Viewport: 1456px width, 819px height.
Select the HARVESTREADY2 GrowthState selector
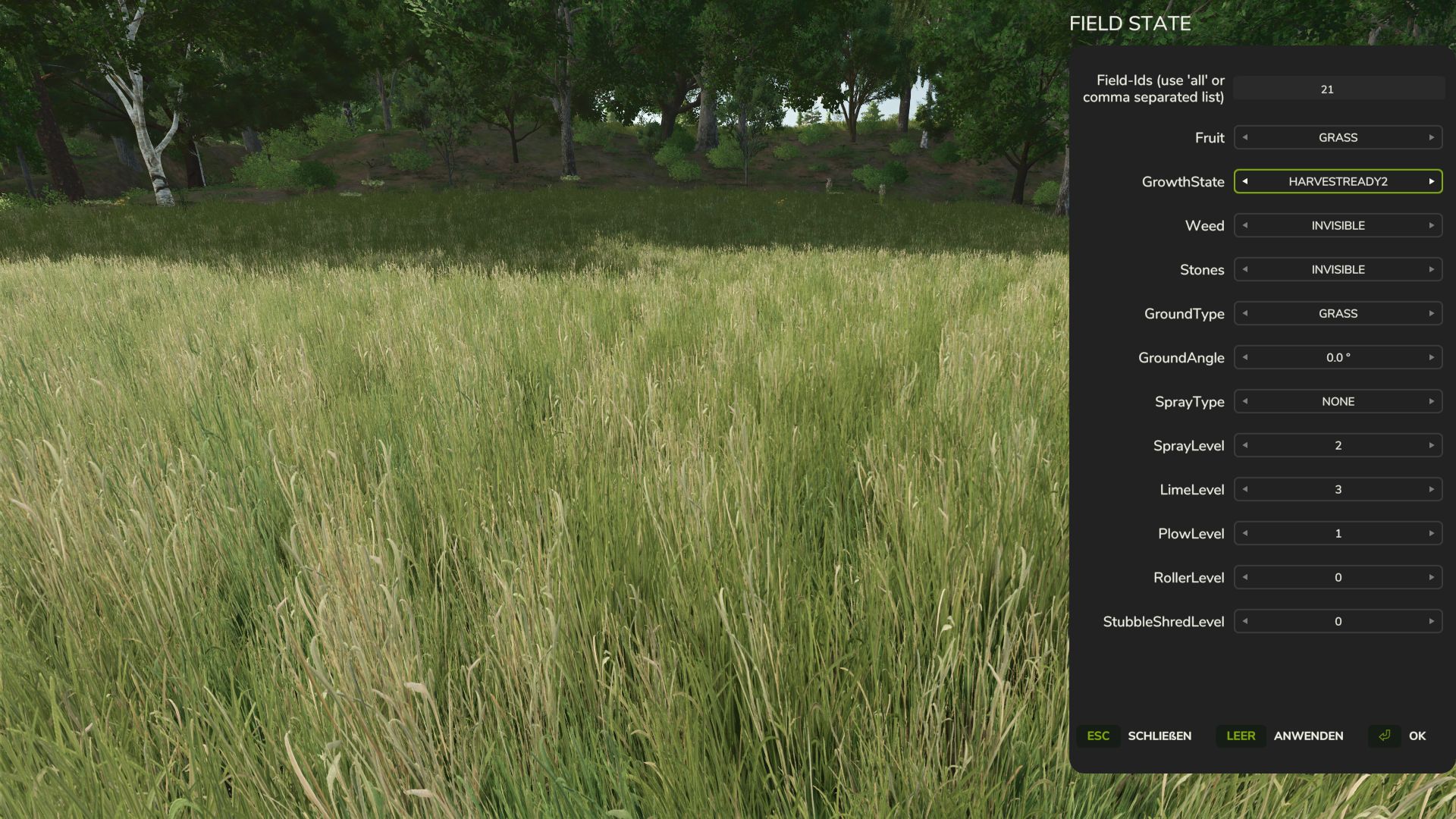pos(1337,182)
